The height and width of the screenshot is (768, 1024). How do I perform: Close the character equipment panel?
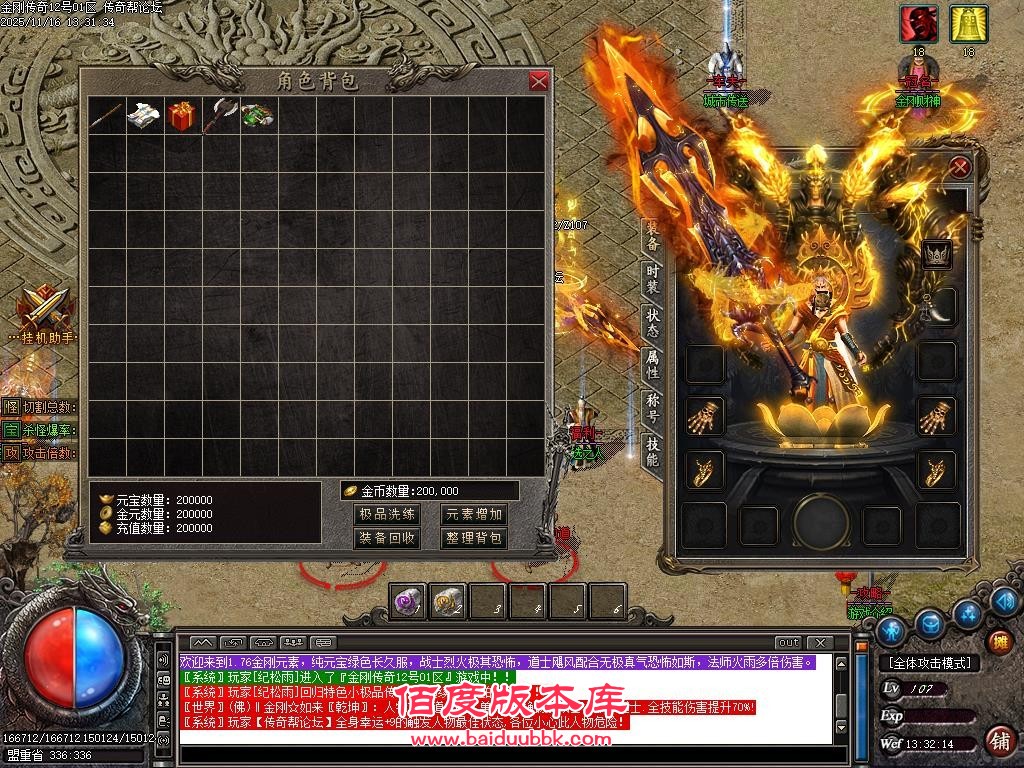(x=960, y=168)
